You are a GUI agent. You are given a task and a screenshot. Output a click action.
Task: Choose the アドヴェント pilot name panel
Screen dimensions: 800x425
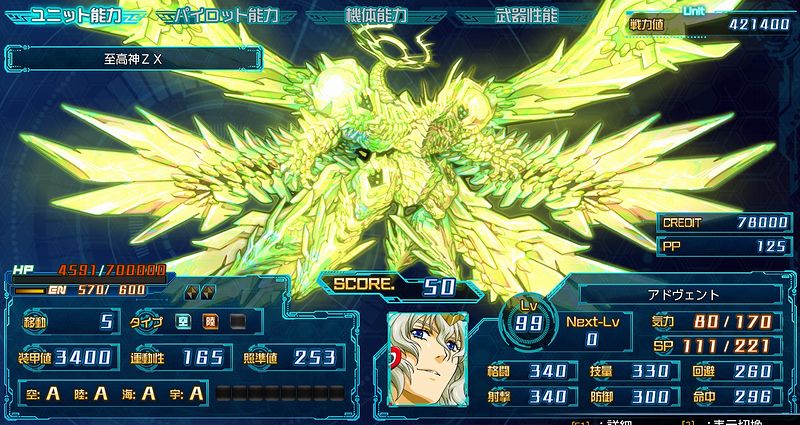pyautogui.click(x=680, y=295)
